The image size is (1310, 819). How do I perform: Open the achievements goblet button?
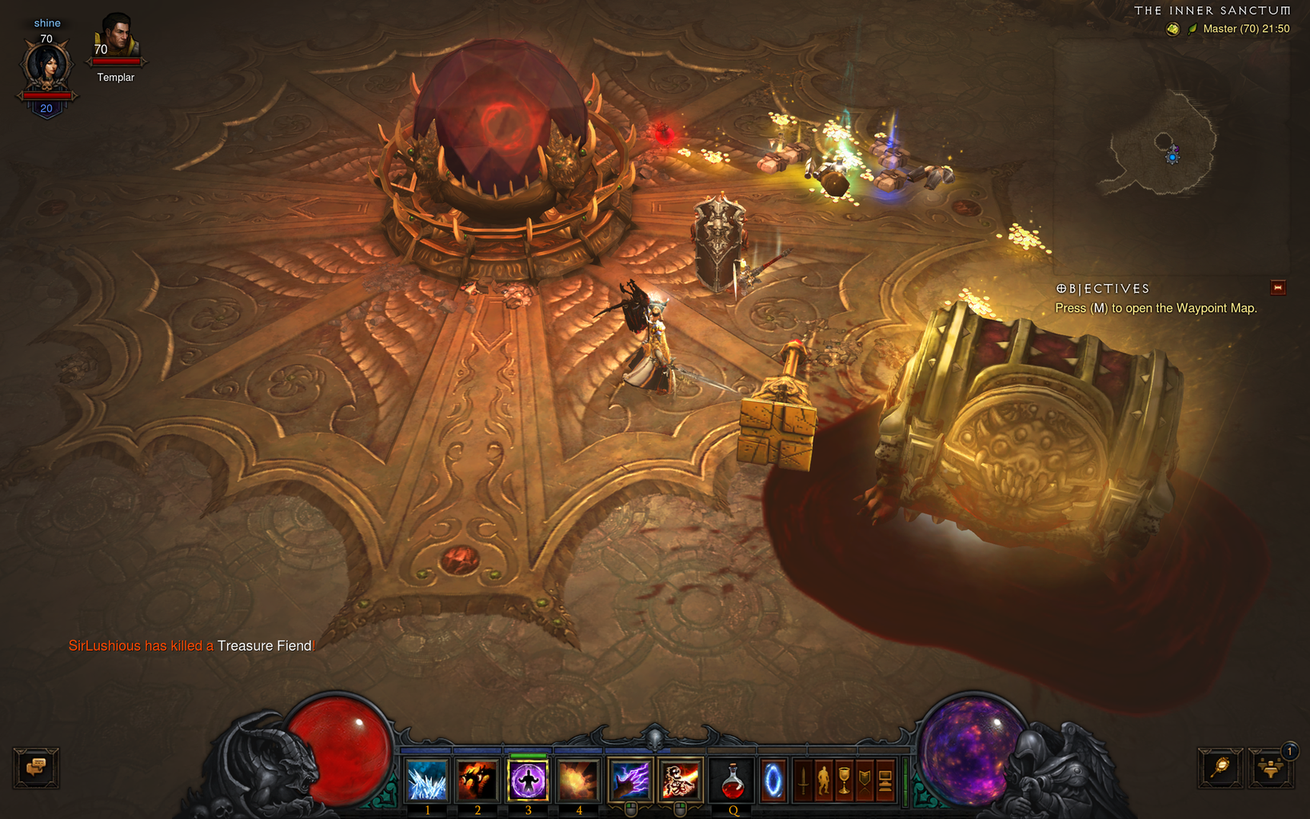(844, 780)
